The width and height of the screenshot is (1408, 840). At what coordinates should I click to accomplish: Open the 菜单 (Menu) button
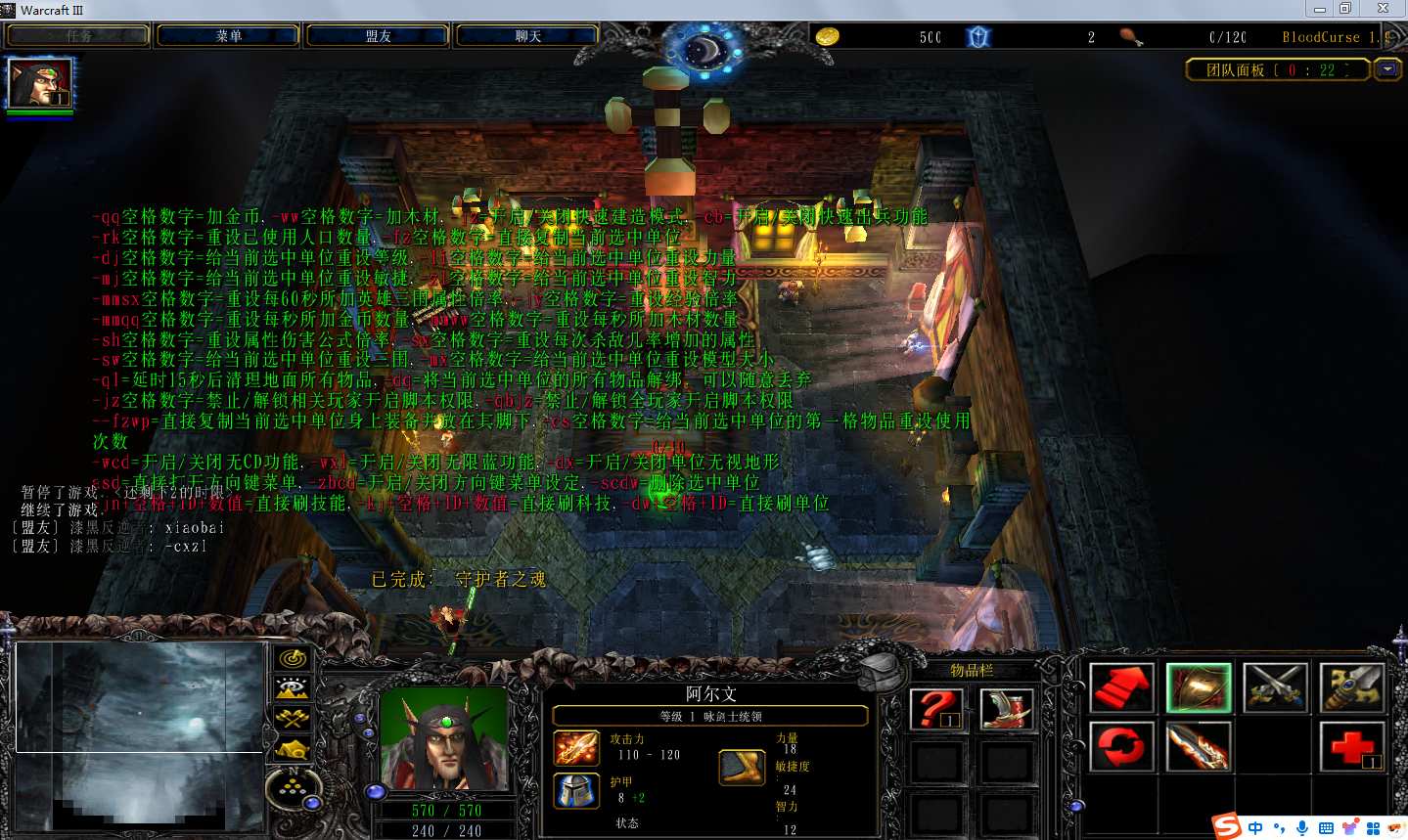(228, 36)
